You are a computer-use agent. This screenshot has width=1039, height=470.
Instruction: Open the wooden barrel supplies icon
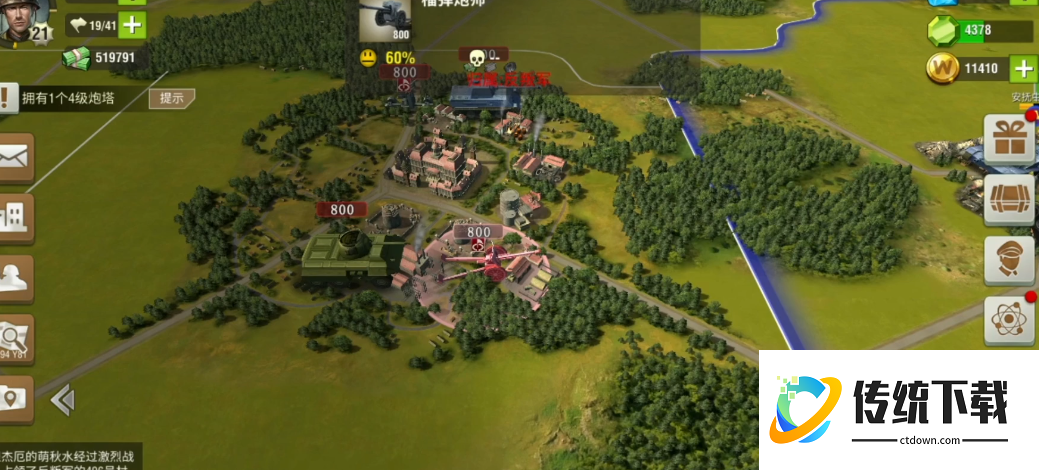click(x=1009, y=201)
